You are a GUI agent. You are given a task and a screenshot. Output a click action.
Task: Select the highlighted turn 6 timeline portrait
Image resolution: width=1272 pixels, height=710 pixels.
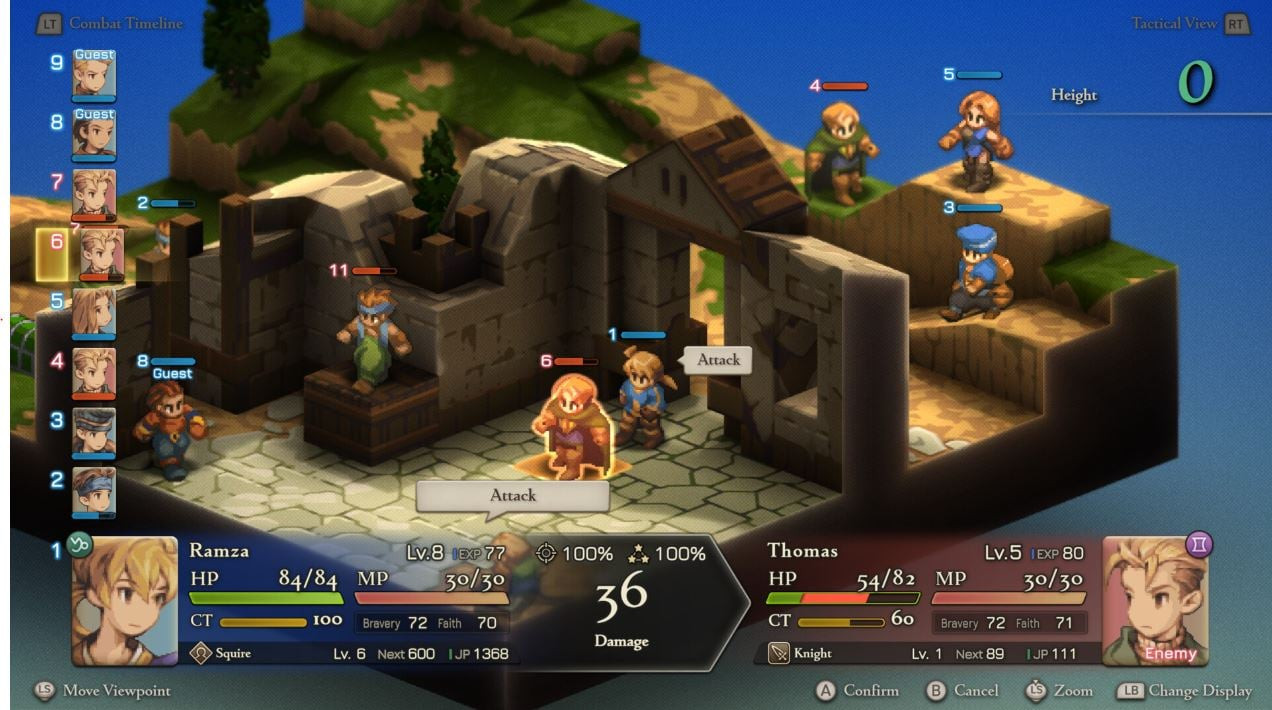coord(101,254)
